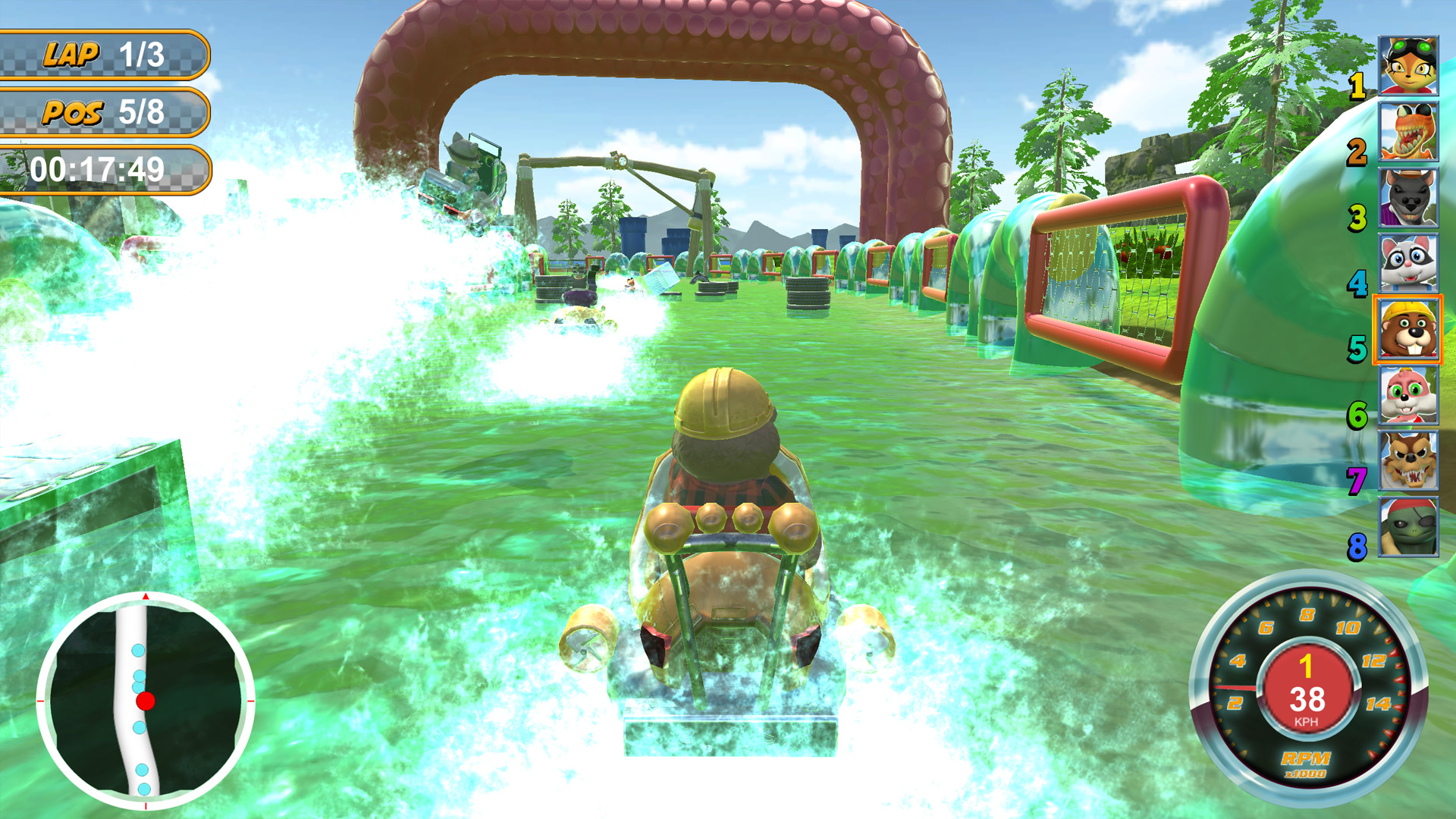Select the highlighted beaver with hard hat portrait
This screenshot has height=819, width=1456.
click(1410, 331)
